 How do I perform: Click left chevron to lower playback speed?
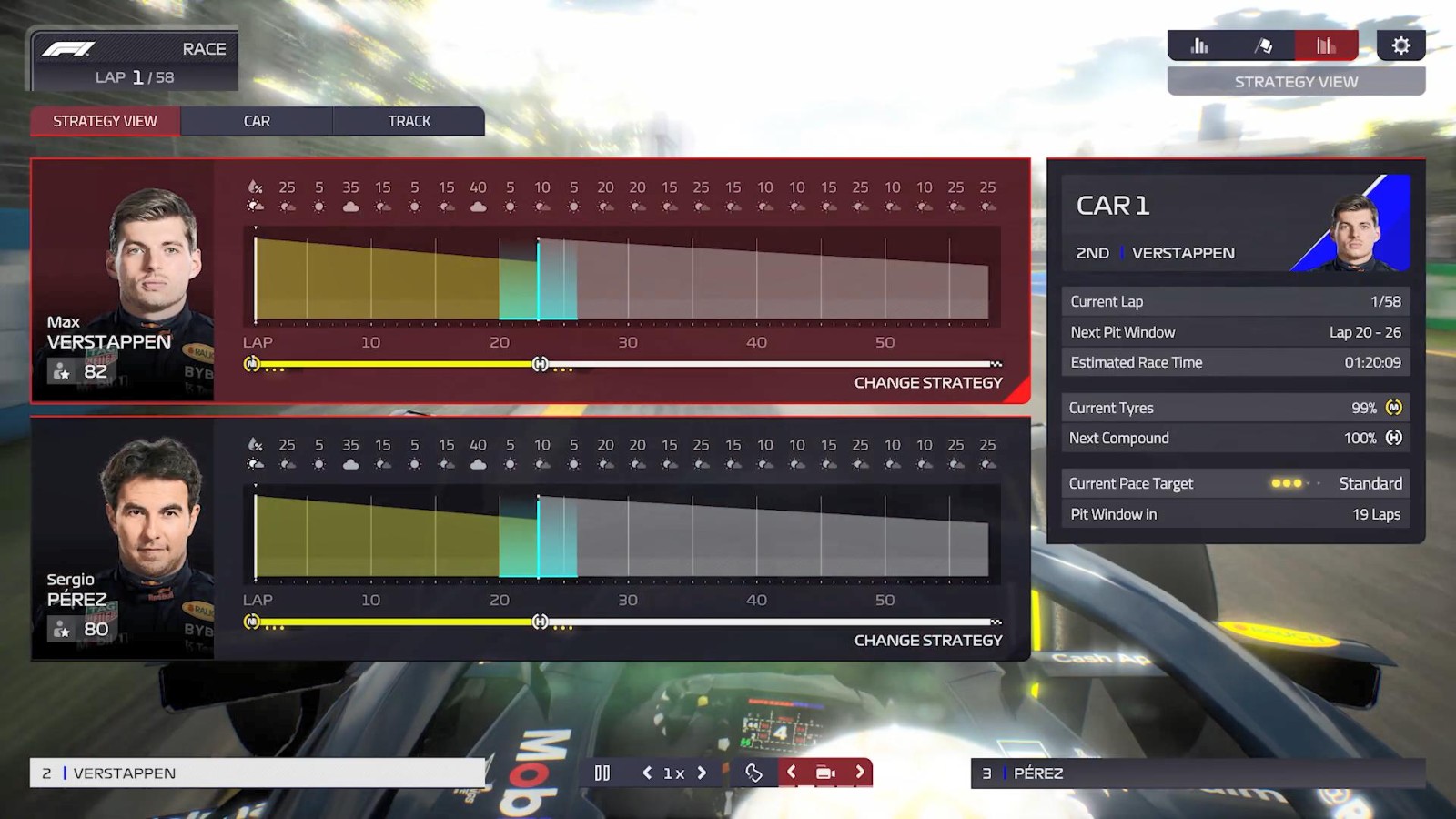pyautogui.click(x=647, y=772)
